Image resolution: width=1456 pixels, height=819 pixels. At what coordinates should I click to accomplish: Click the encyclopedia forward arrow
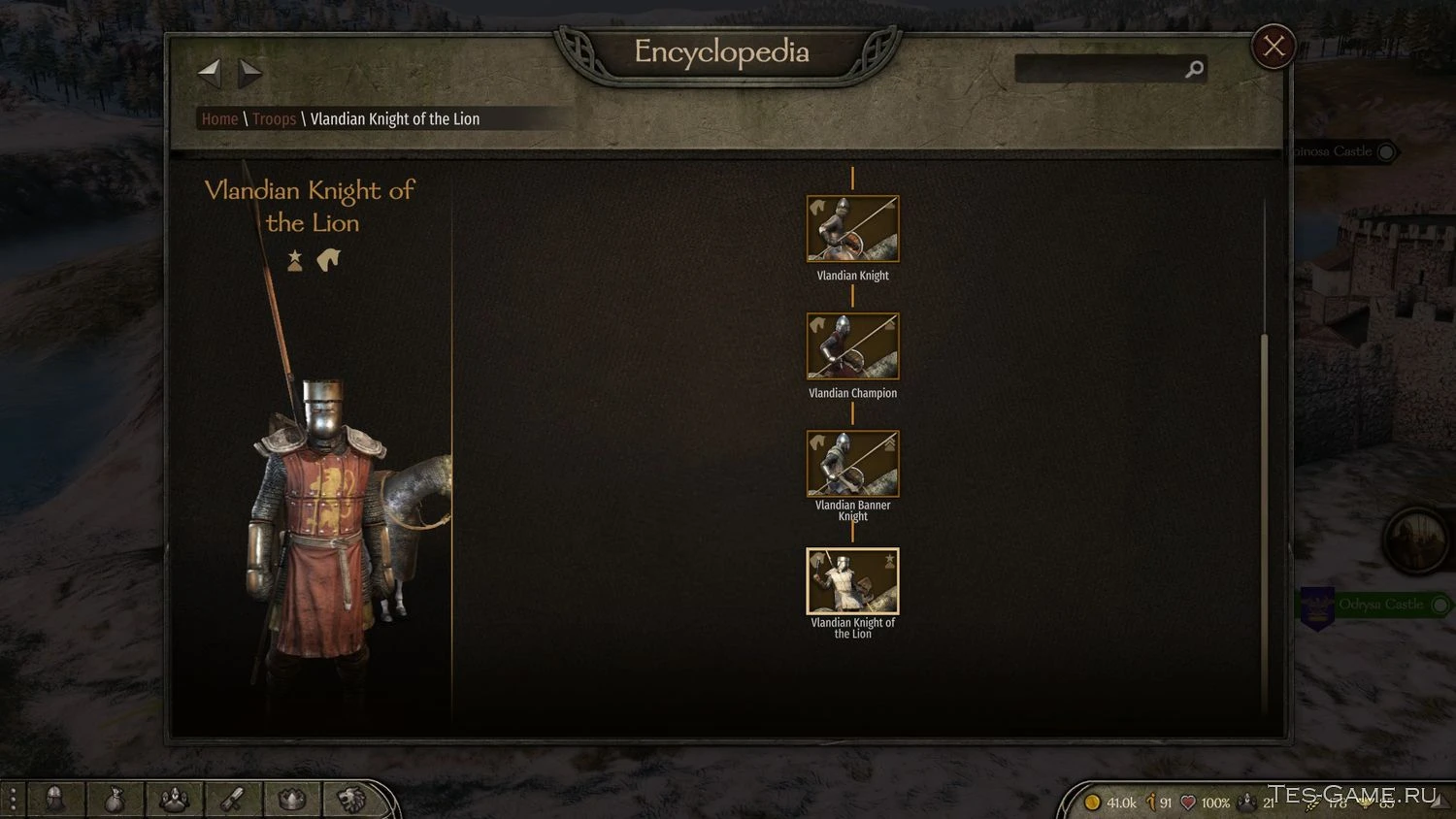(x=249, y=71)
